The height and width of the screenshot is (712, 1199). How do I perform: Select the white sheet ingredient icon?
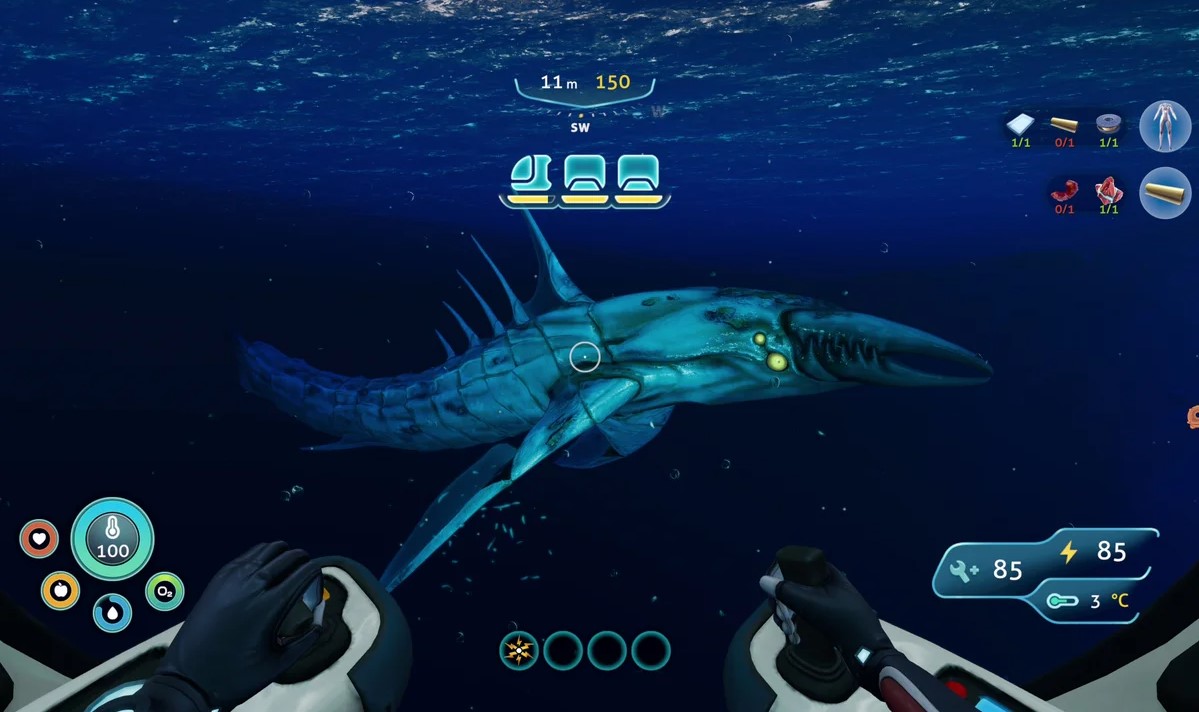[1020, 124]
